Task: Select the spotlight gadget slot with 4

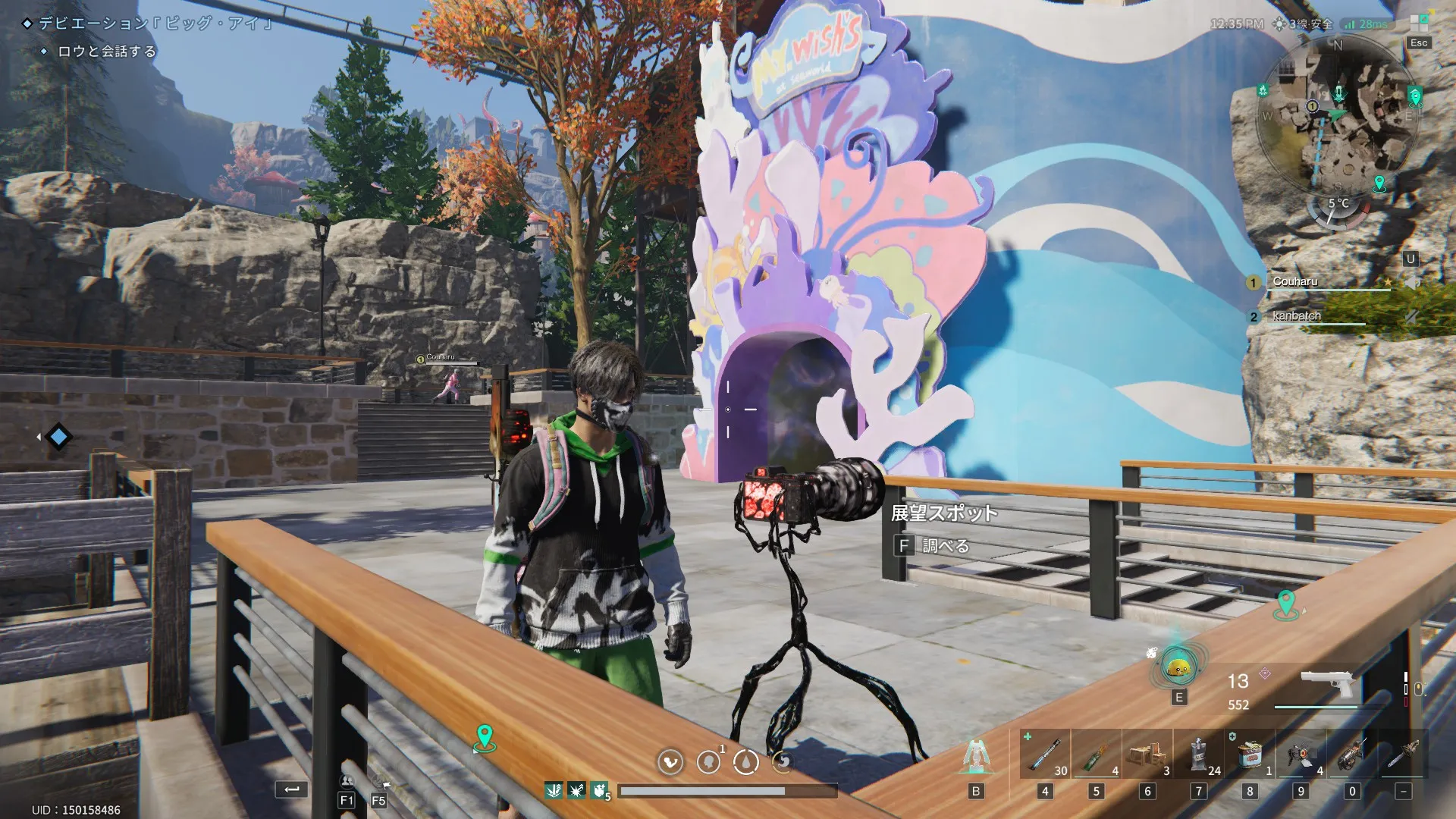Action: pyautogui.click(x=1301, y=754)
